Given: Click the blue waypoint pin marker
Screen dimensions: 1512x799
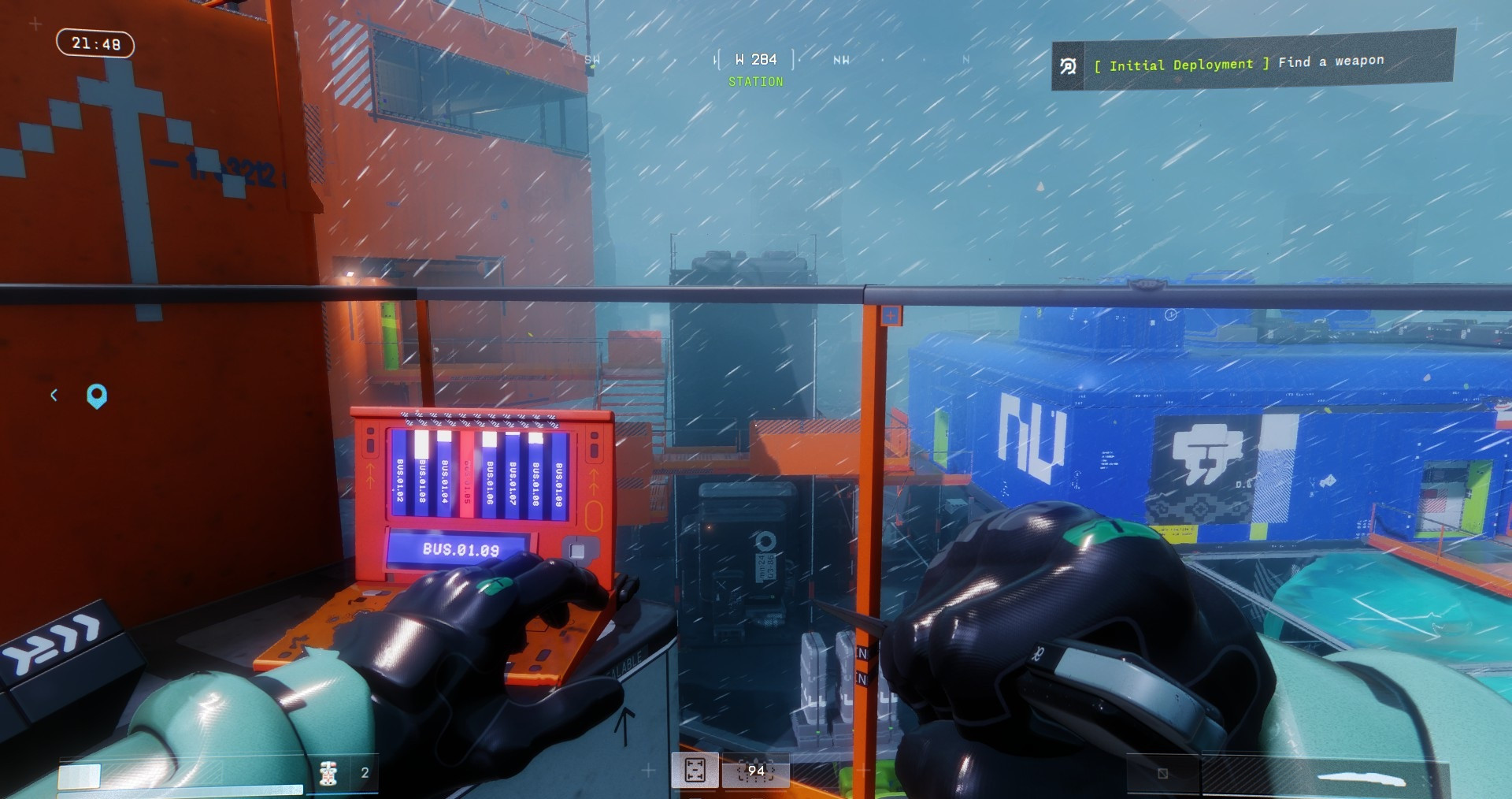Looking at the screenshot, I should (97, 396).
